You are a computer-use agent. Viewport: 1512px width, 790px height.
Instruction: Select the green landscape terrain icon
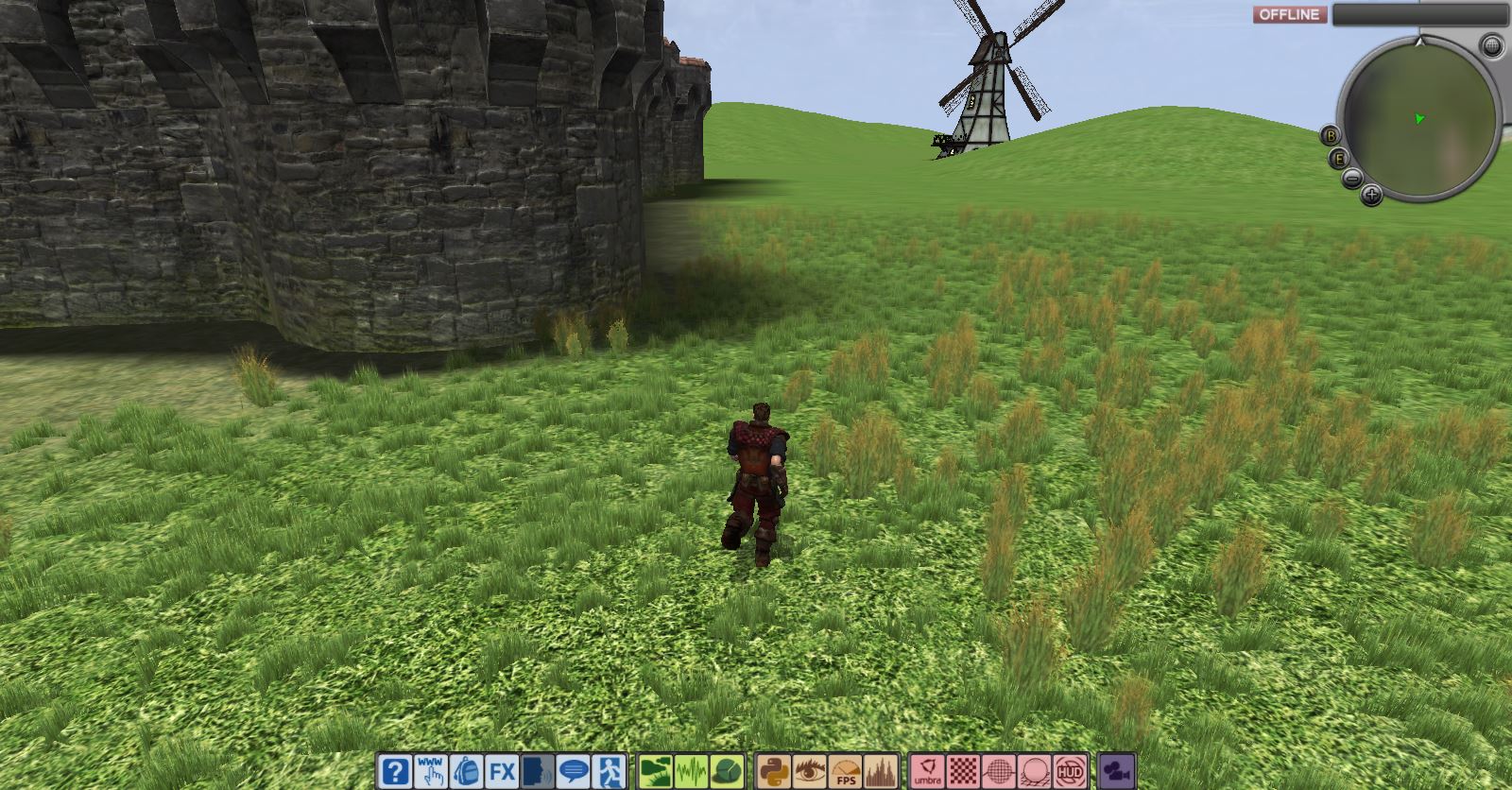point(655,771)
